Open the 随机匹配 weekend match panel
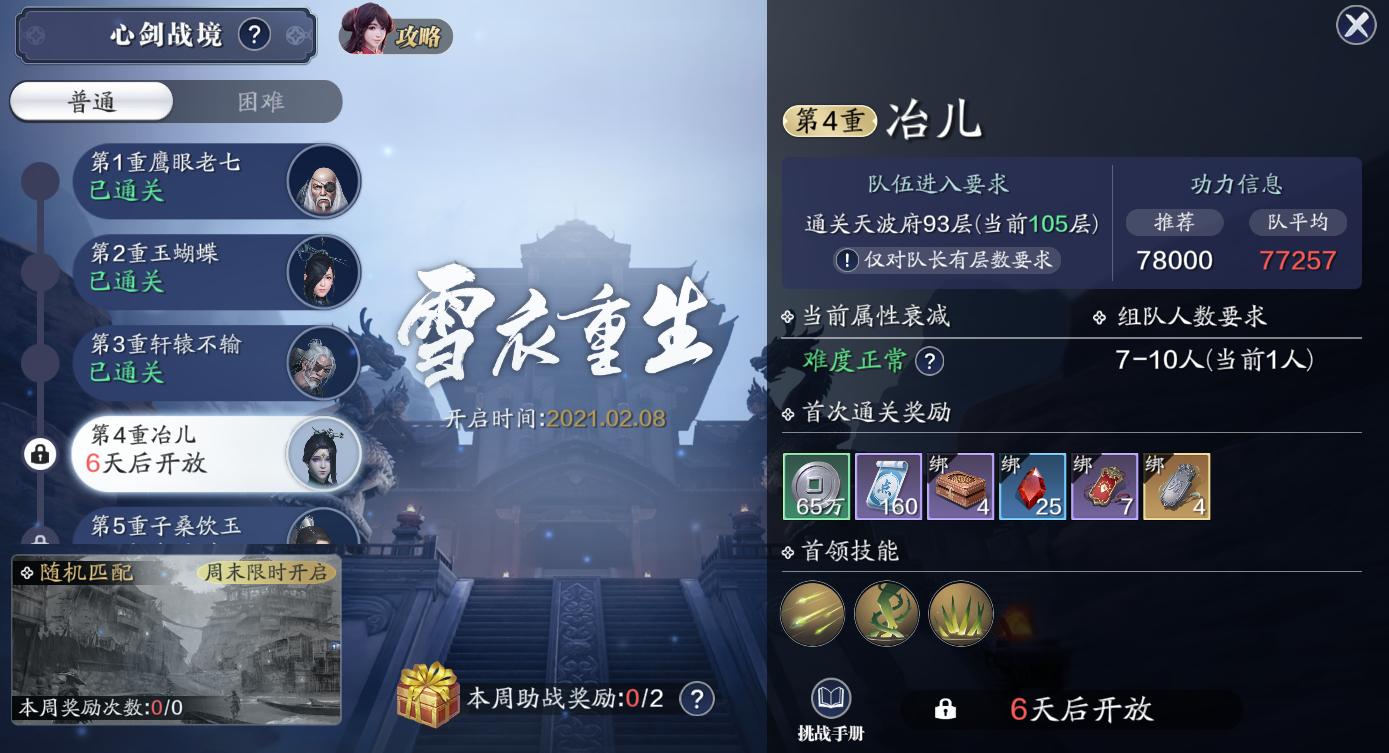Image resolution: width=1389 pixels, height=753 pixels. click(176, 638)
